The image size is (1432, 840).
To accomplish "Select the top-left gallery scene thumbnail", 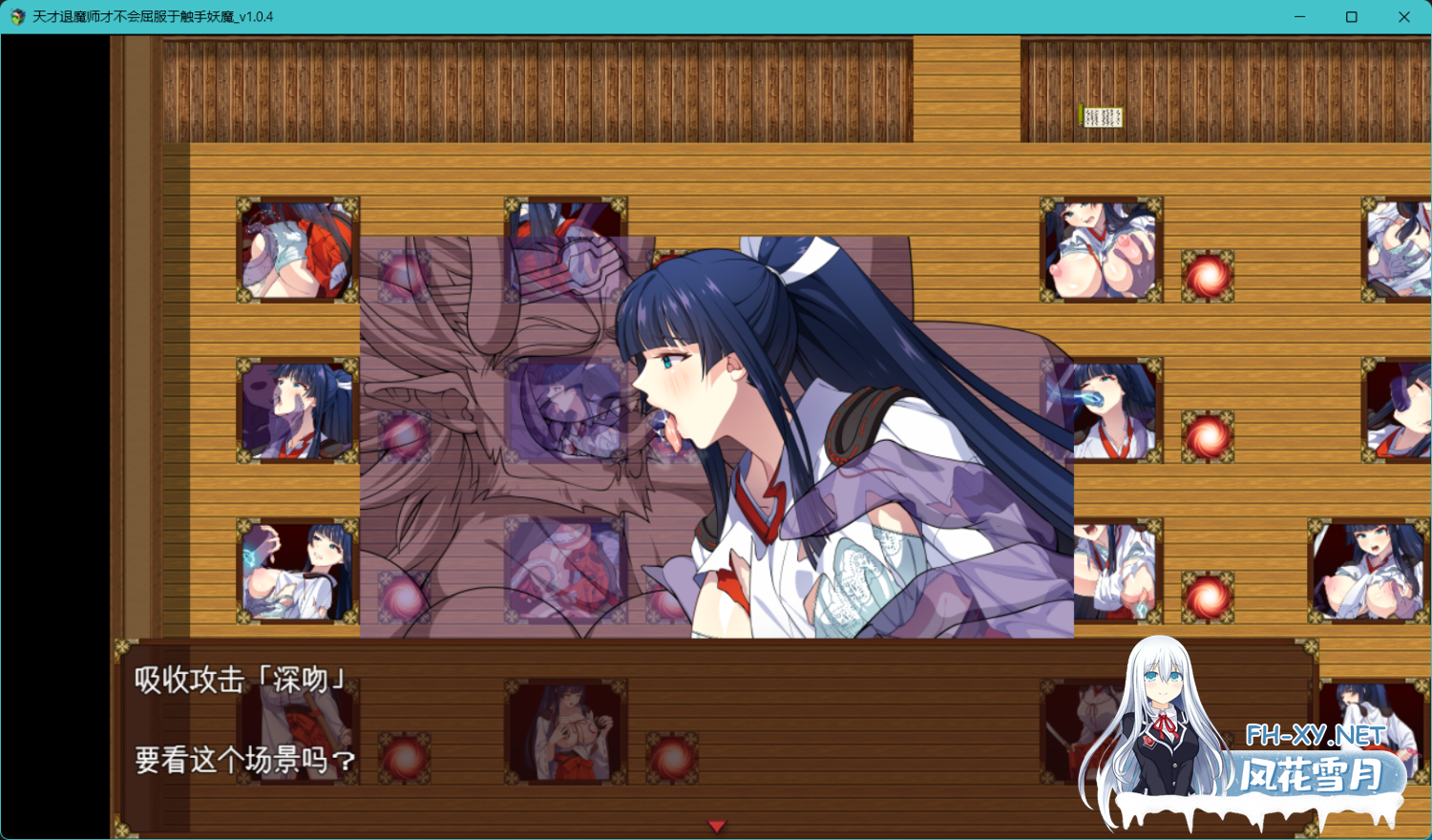I will [x=296, y=250].
